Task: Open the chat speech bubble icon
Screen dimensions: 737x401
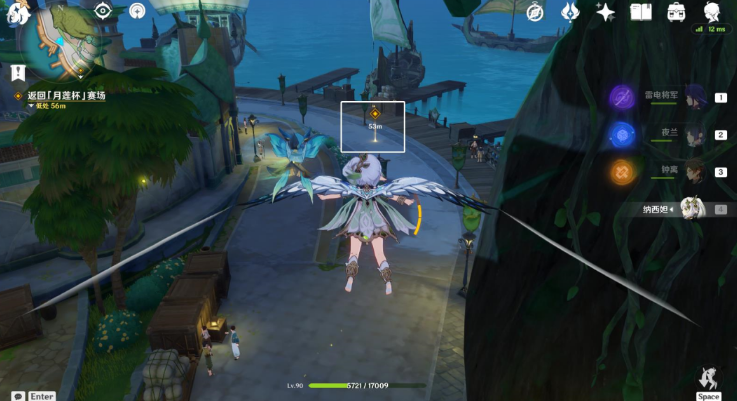Action: tap(18, 396)
